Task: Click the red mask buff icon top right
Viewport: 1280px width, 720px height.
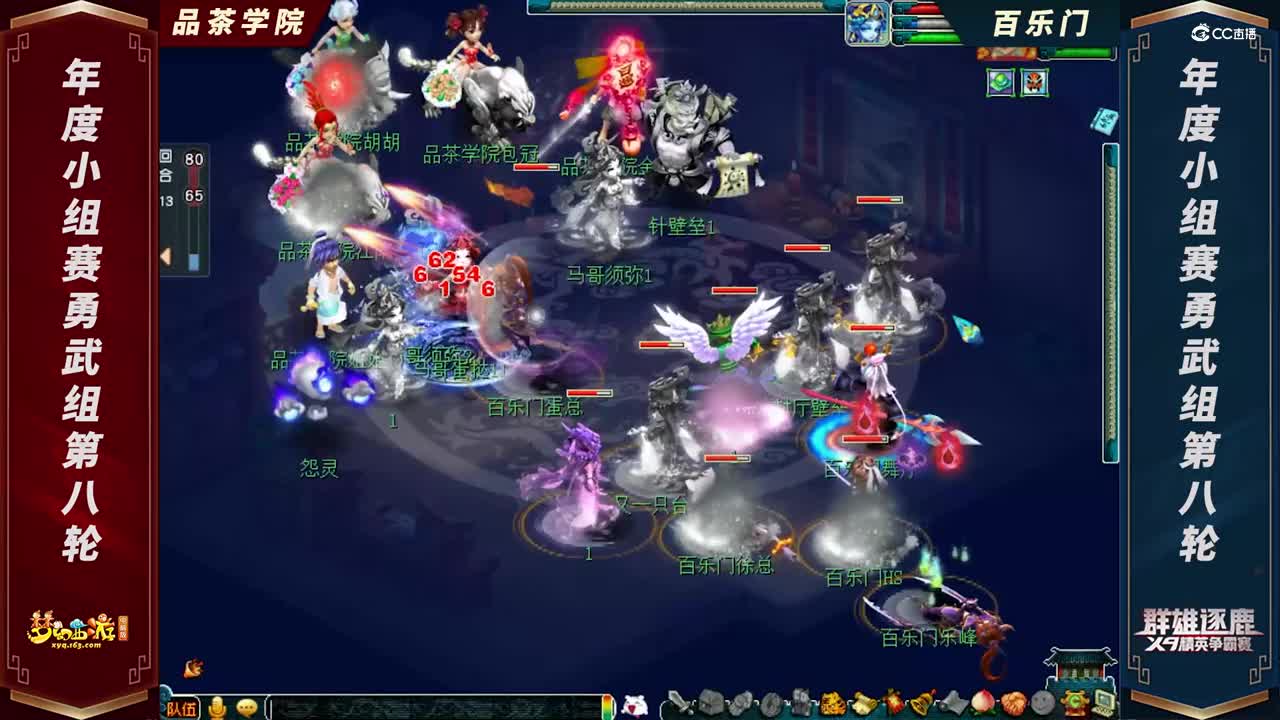Action: [1034, 83]
